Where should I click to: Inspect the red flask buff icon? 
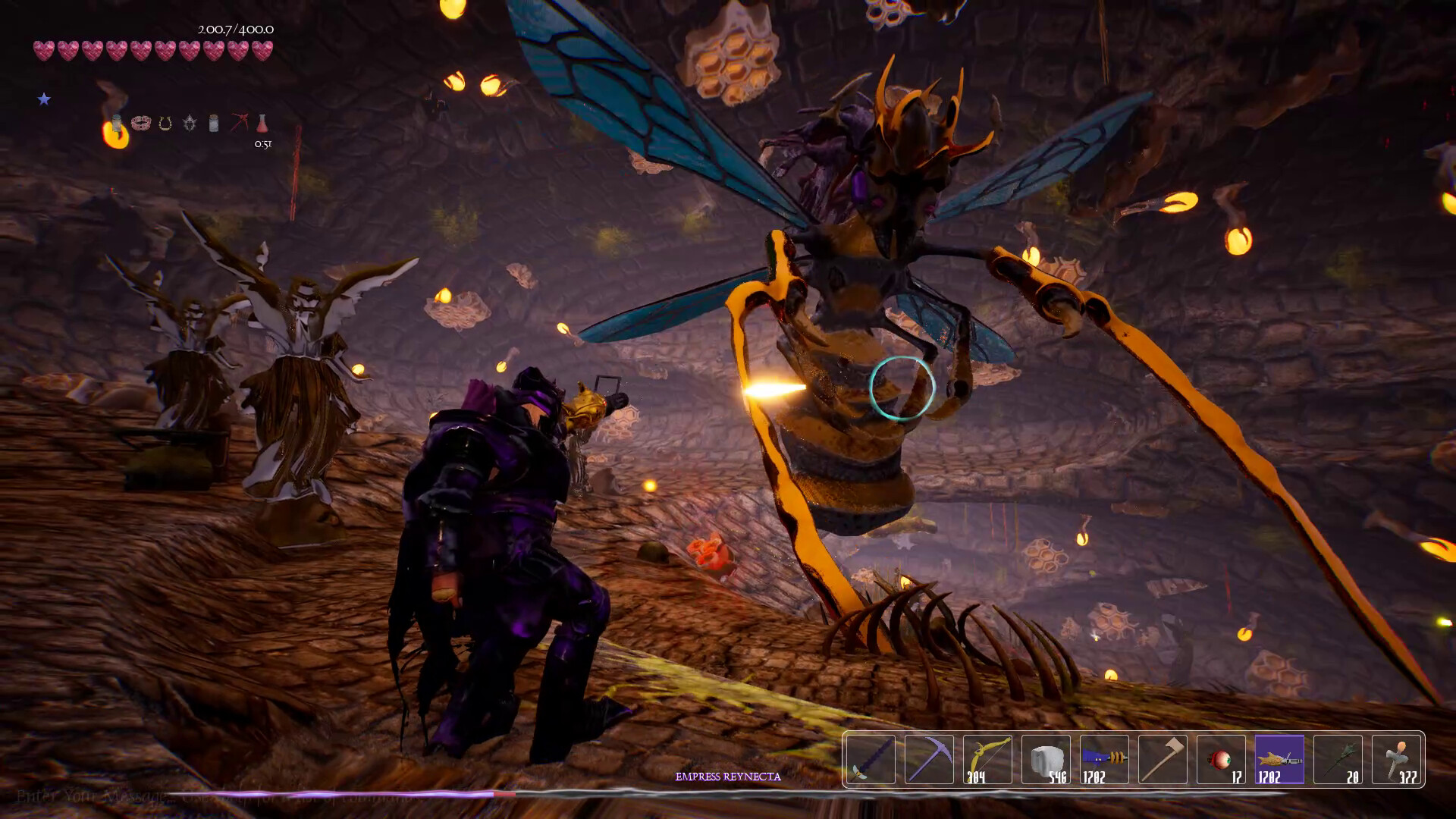point(262,123)
